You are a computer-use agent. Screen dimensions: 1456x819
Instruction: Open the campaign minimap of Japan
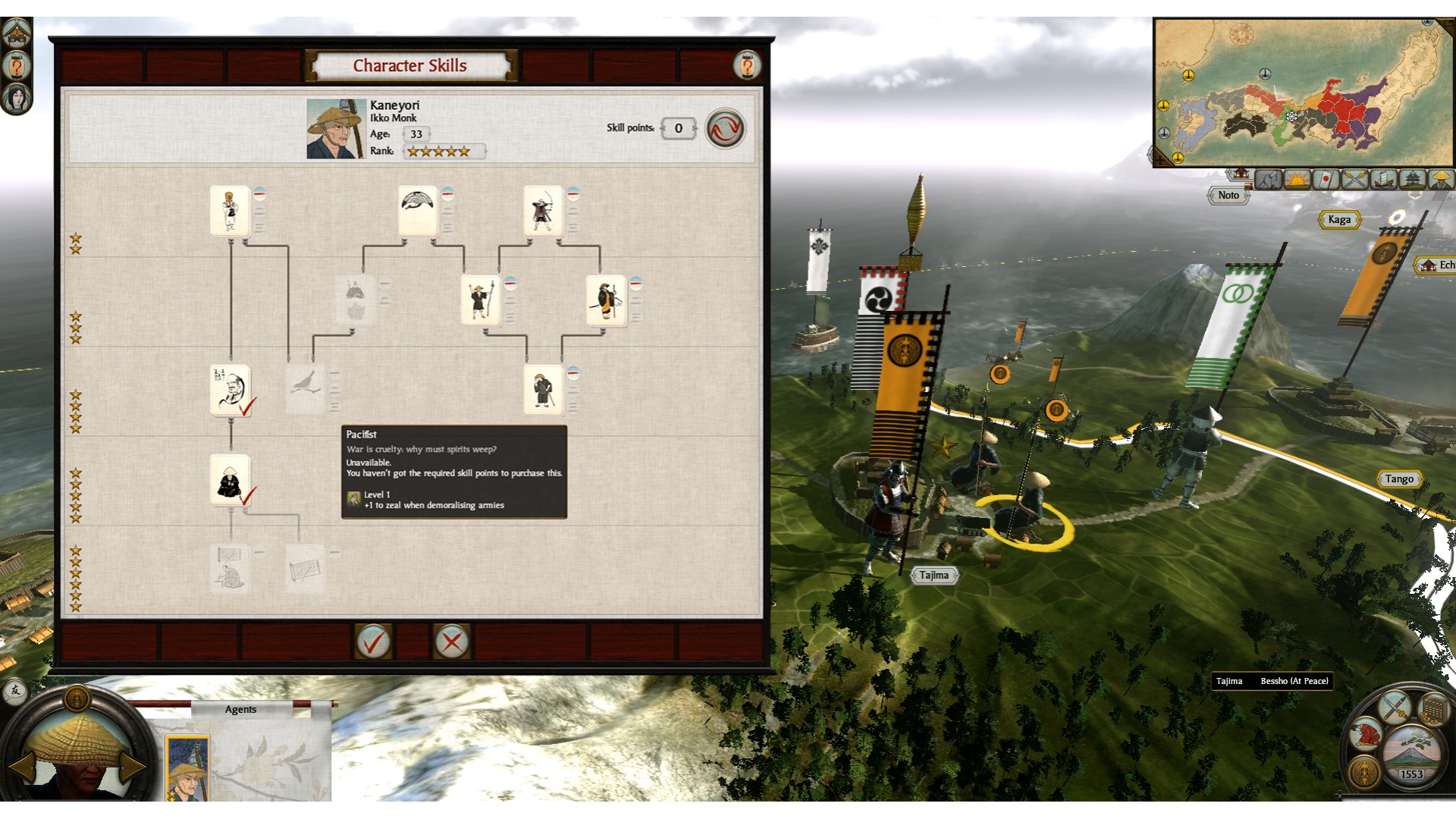pyautogui.click(x=1301, y=91)
